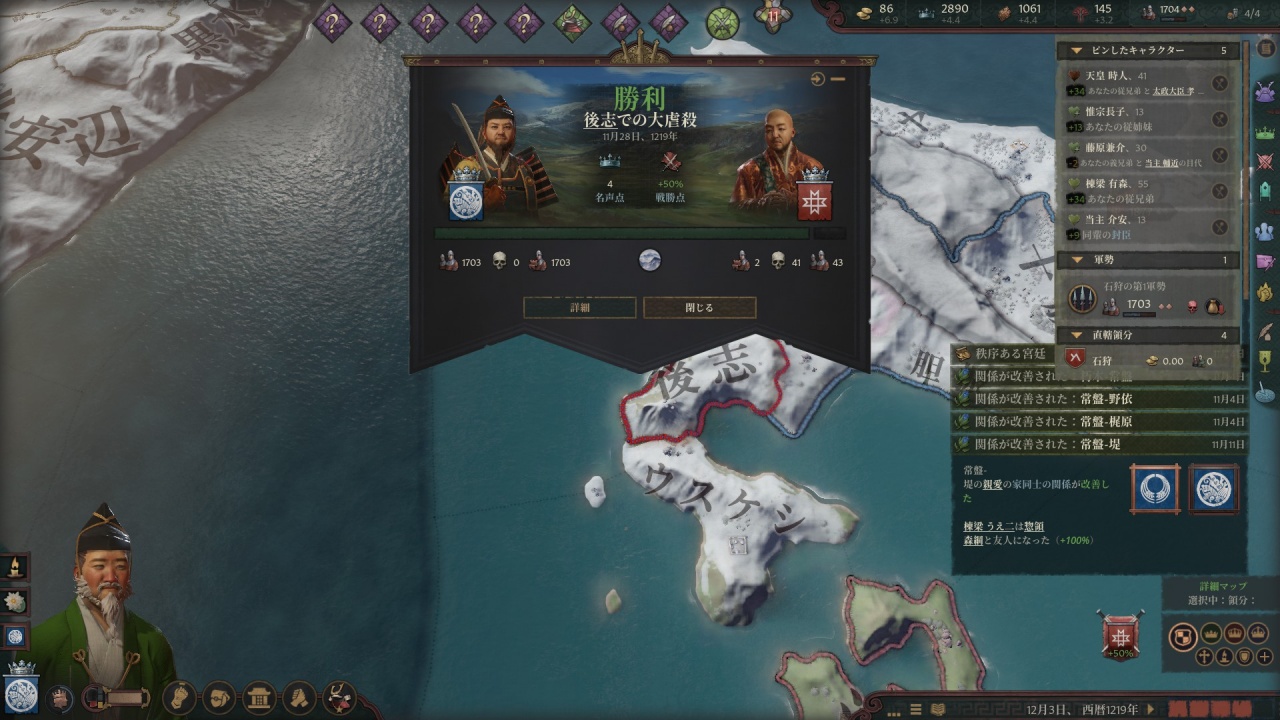Open the temple building icon menu

coord(260,696)
